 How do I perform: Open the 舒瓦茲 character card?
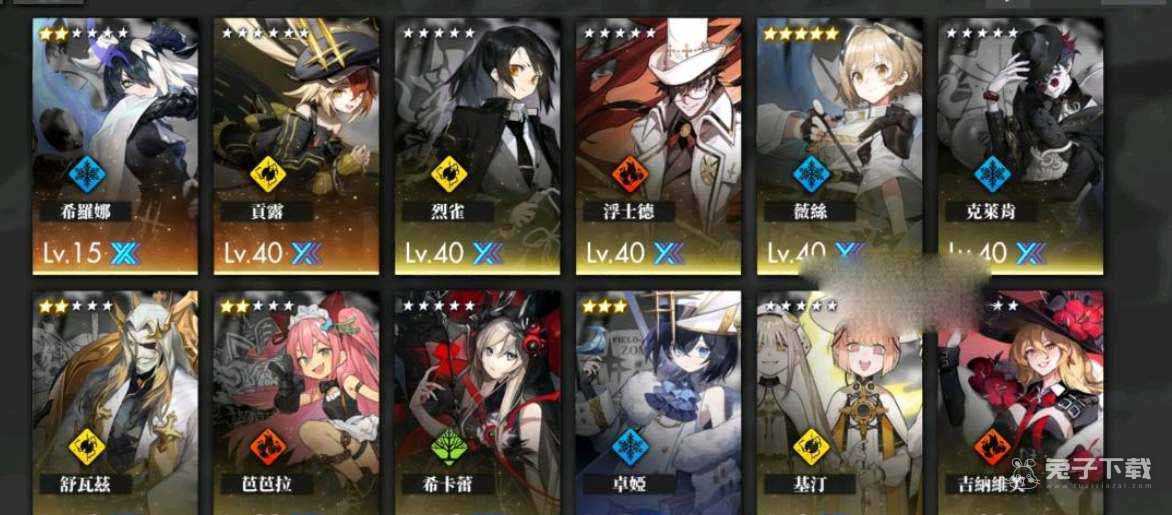click(115, 400)
